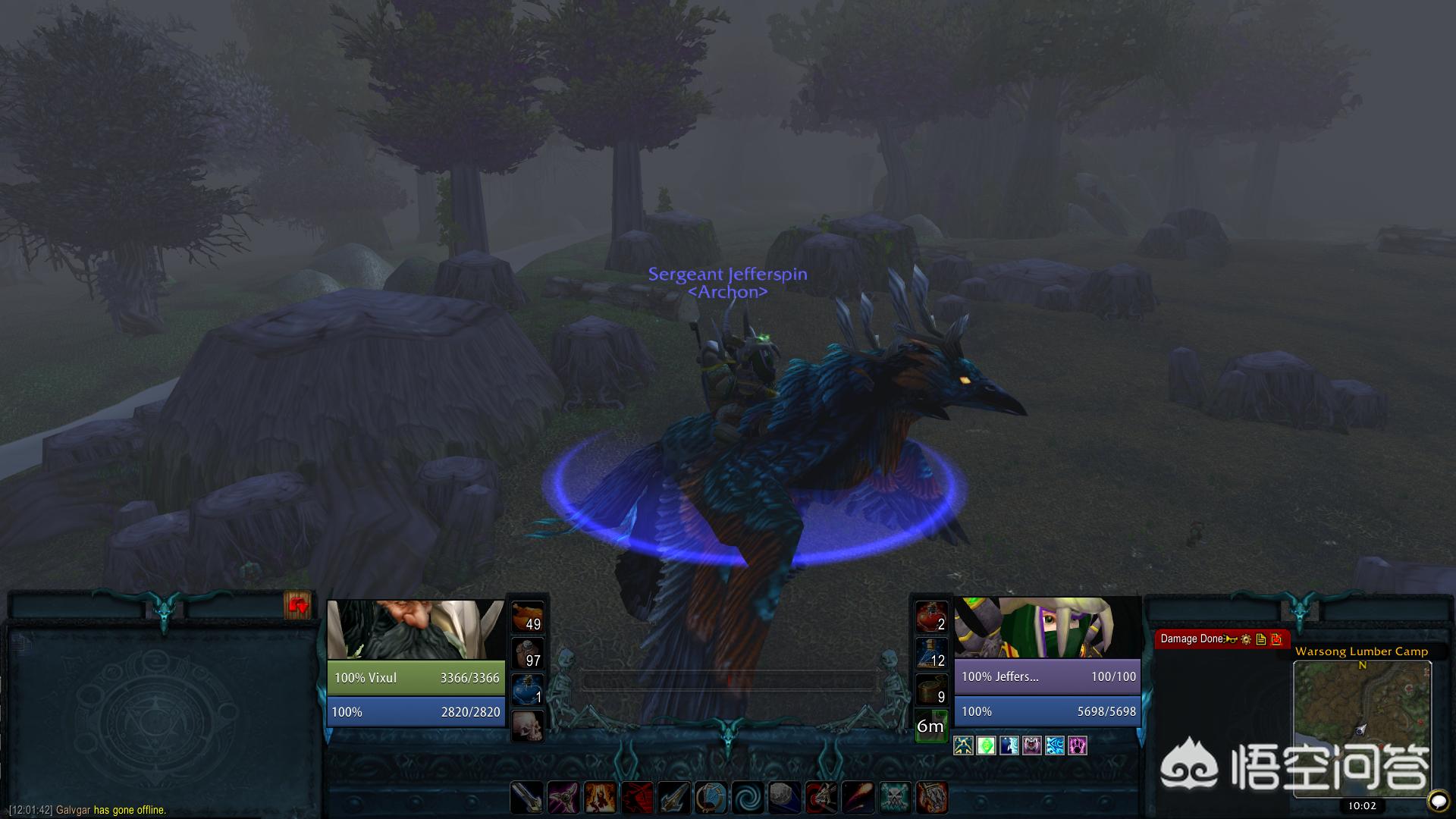Click the red reset icon on Damage Done
This screenshot has height=819, width=1456.
coord(1276,639)
